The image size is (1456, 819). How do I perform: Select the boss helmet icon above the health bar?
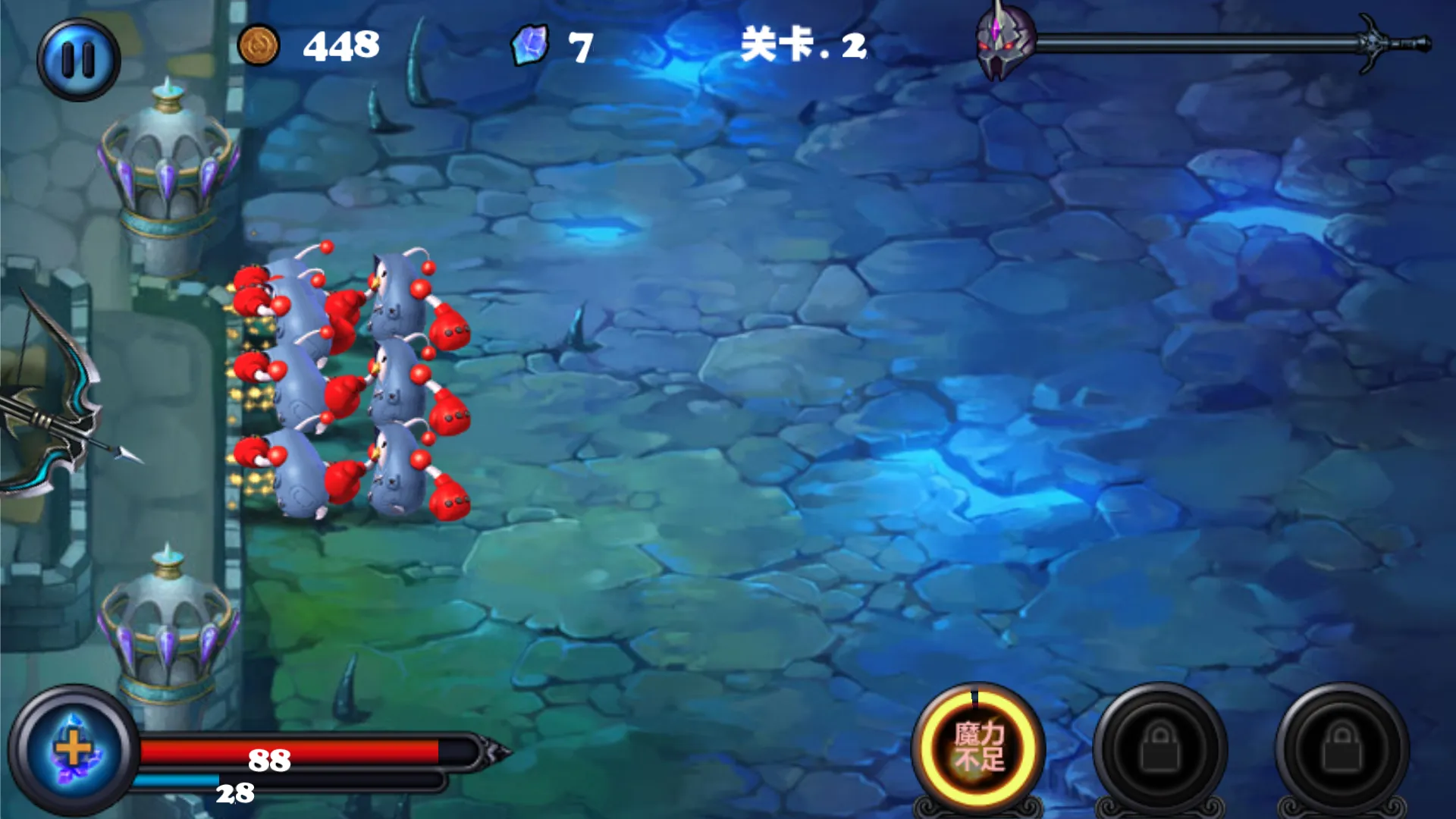tap(1003, 42)
